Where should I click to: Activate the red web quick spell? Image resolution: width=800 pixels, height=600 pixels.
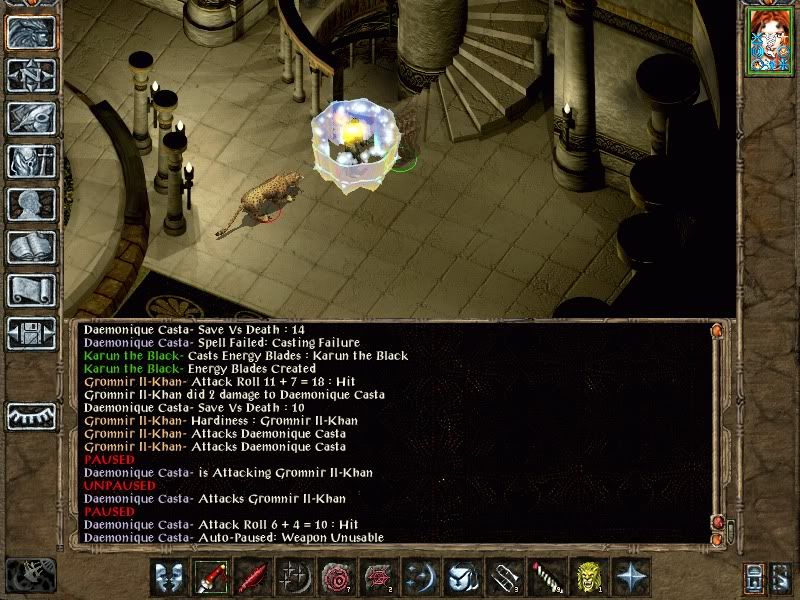379,578
